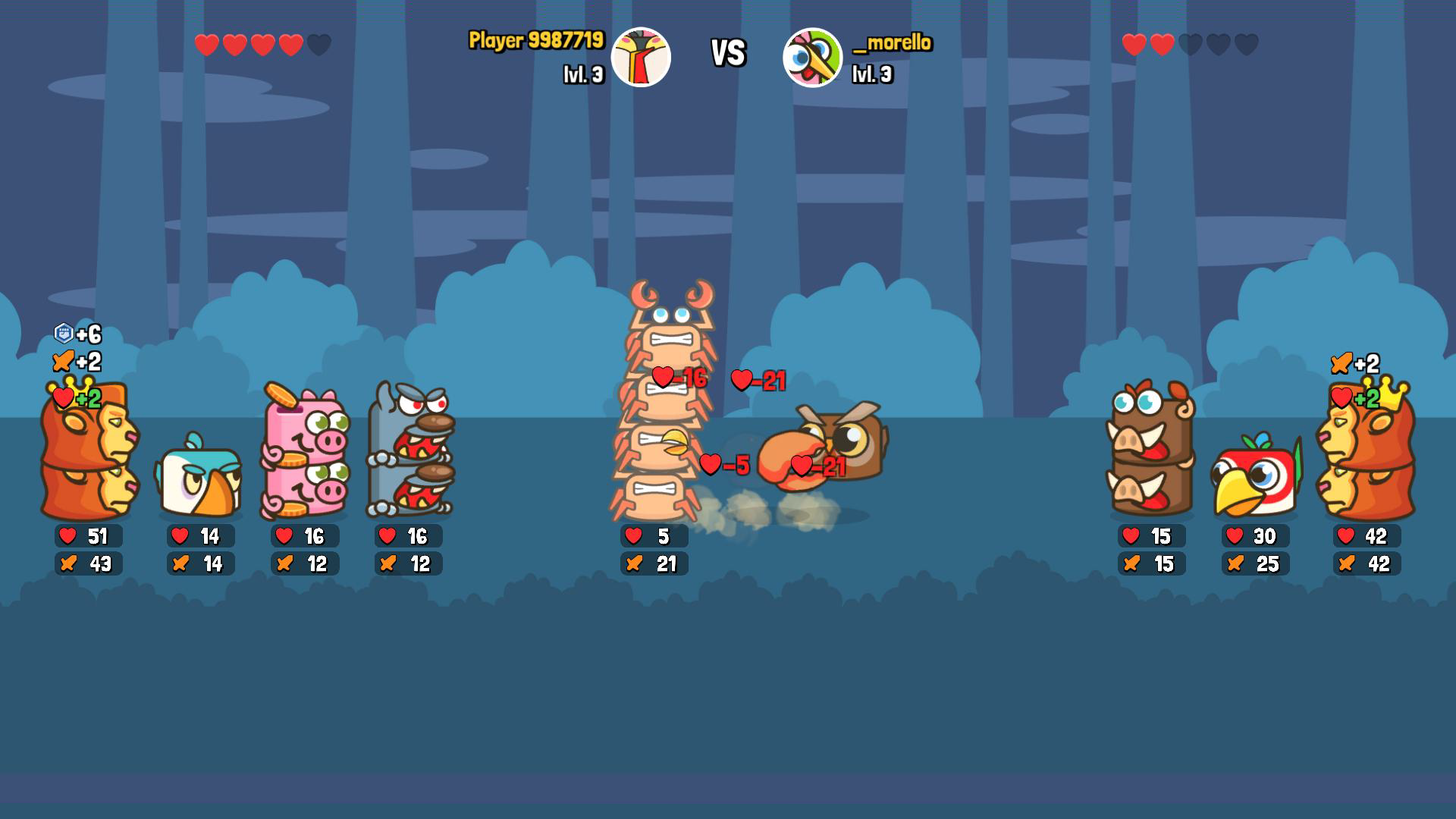This screenshot has width=1456, height=819.
Task: Select the pig stack carrying coins
Action: [302, 455]
